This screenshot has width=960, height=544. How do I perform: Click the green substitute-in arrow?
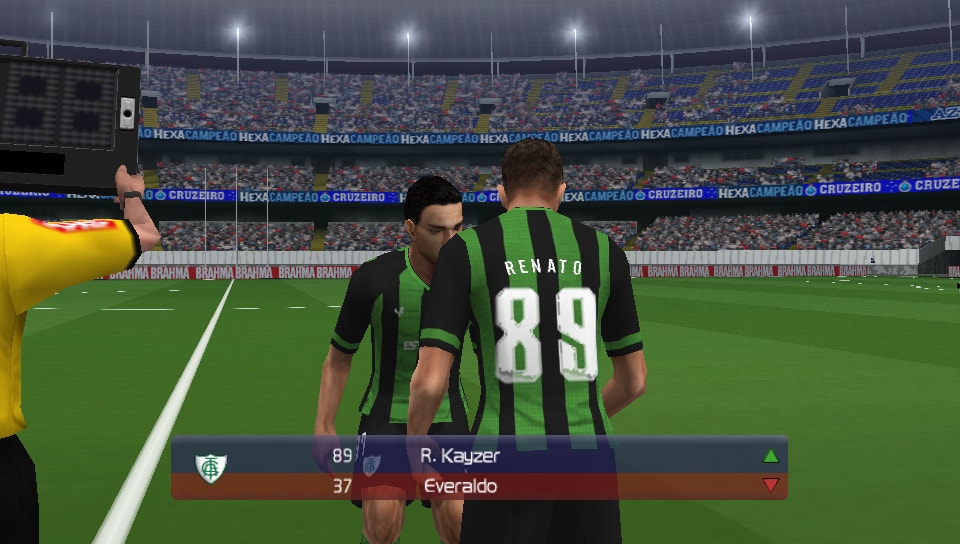click(770, 456)
